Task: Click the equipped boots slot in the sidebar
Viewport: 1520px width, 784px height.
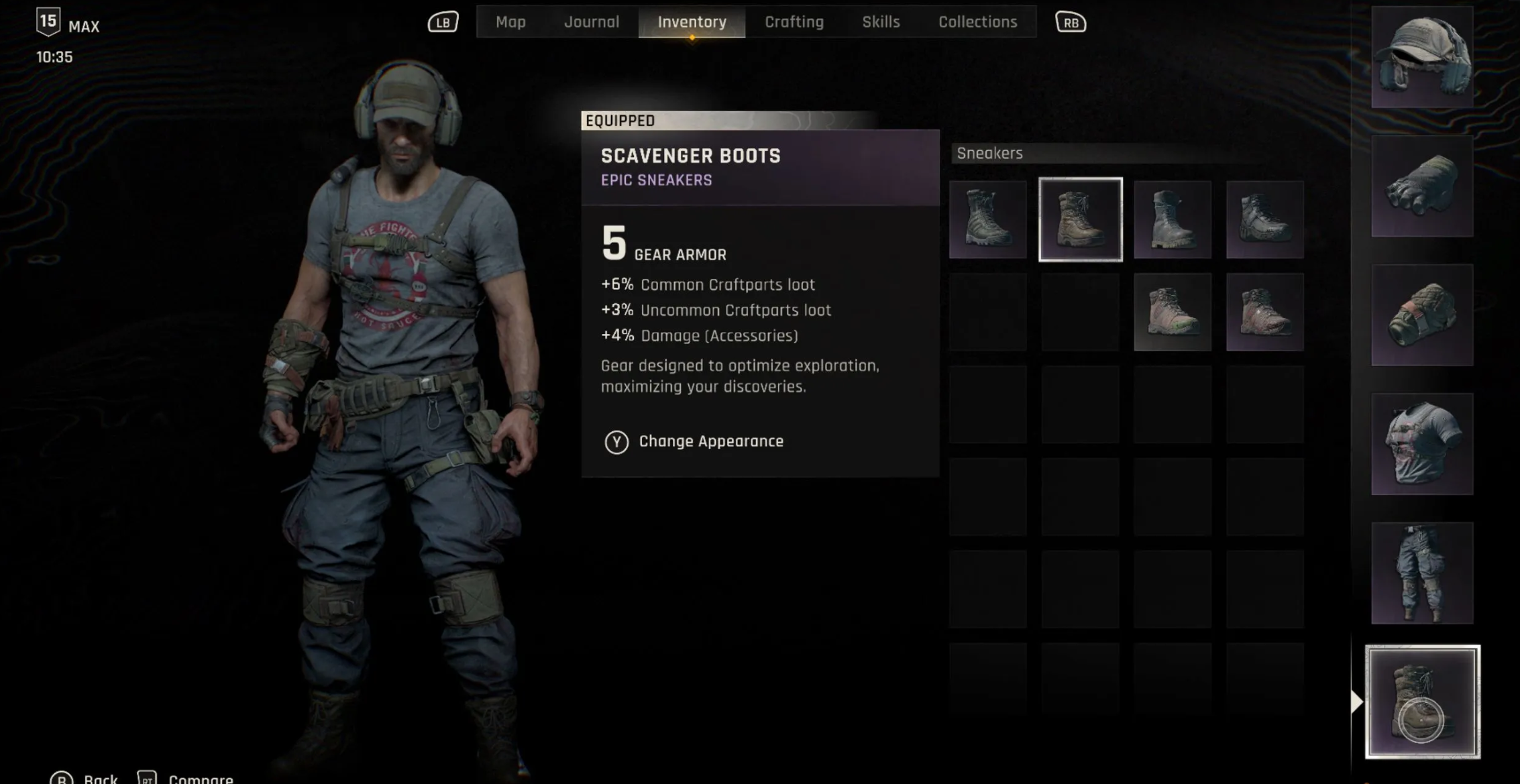Action: (x=1422, y=702)
